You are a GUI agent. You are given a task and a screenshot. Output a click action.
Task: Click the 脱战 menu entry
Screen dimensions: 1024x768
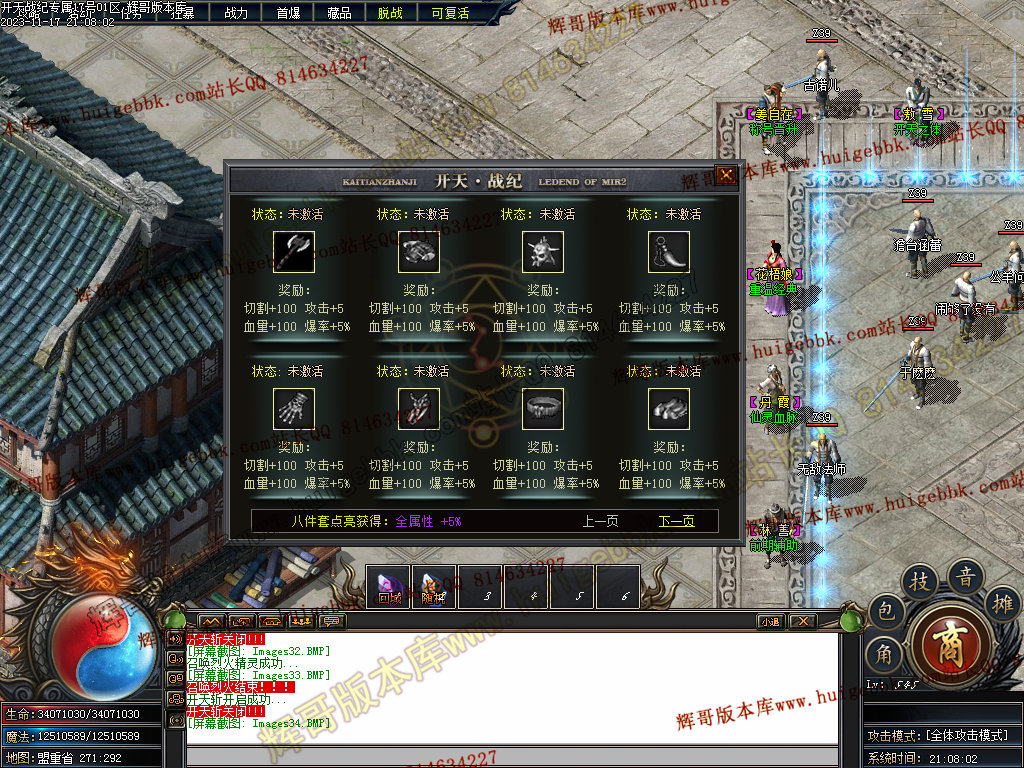click(391, 13)
